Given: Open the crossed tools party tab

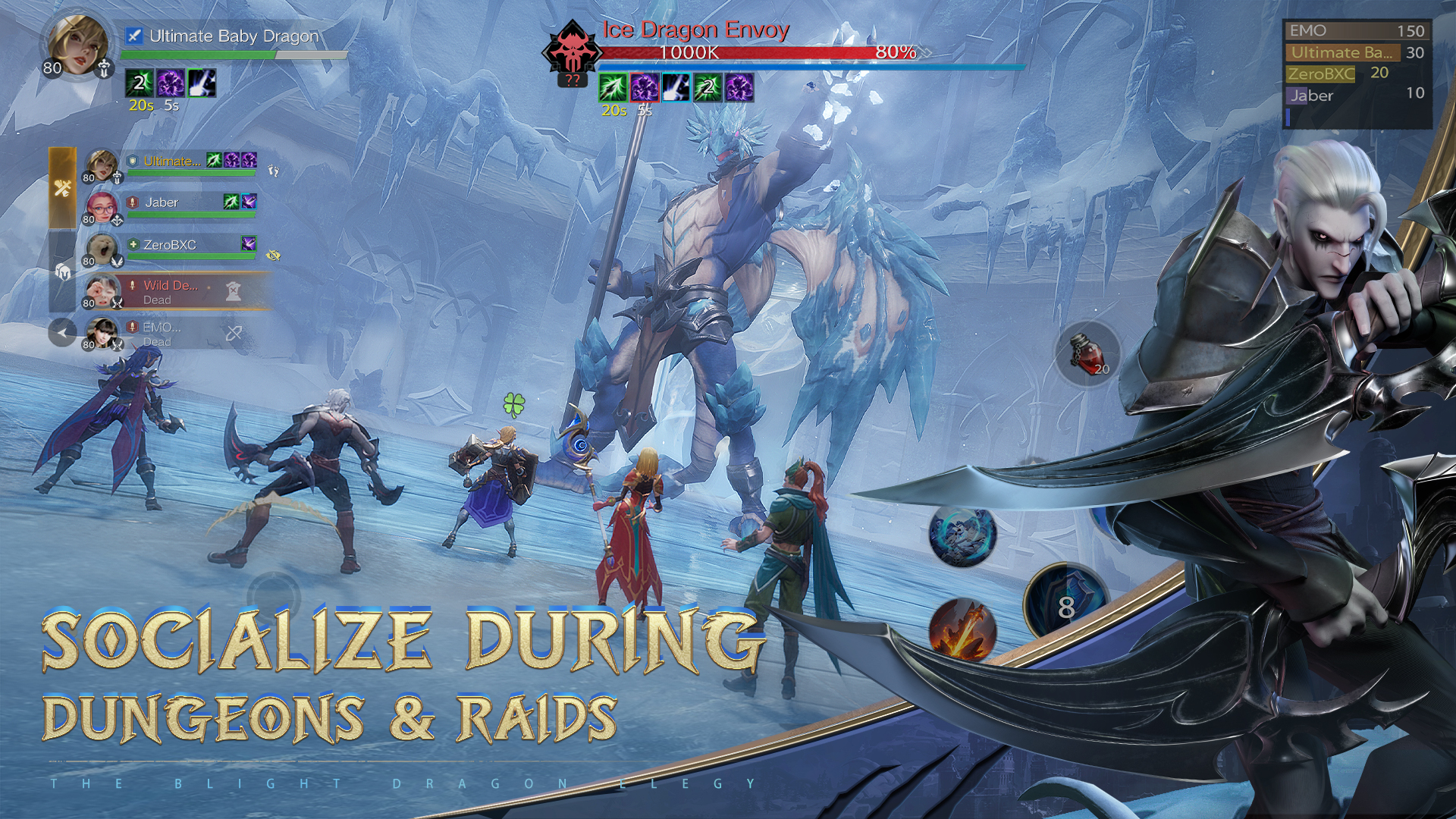Looking at the screenshot, I should (x=63, y=188).
